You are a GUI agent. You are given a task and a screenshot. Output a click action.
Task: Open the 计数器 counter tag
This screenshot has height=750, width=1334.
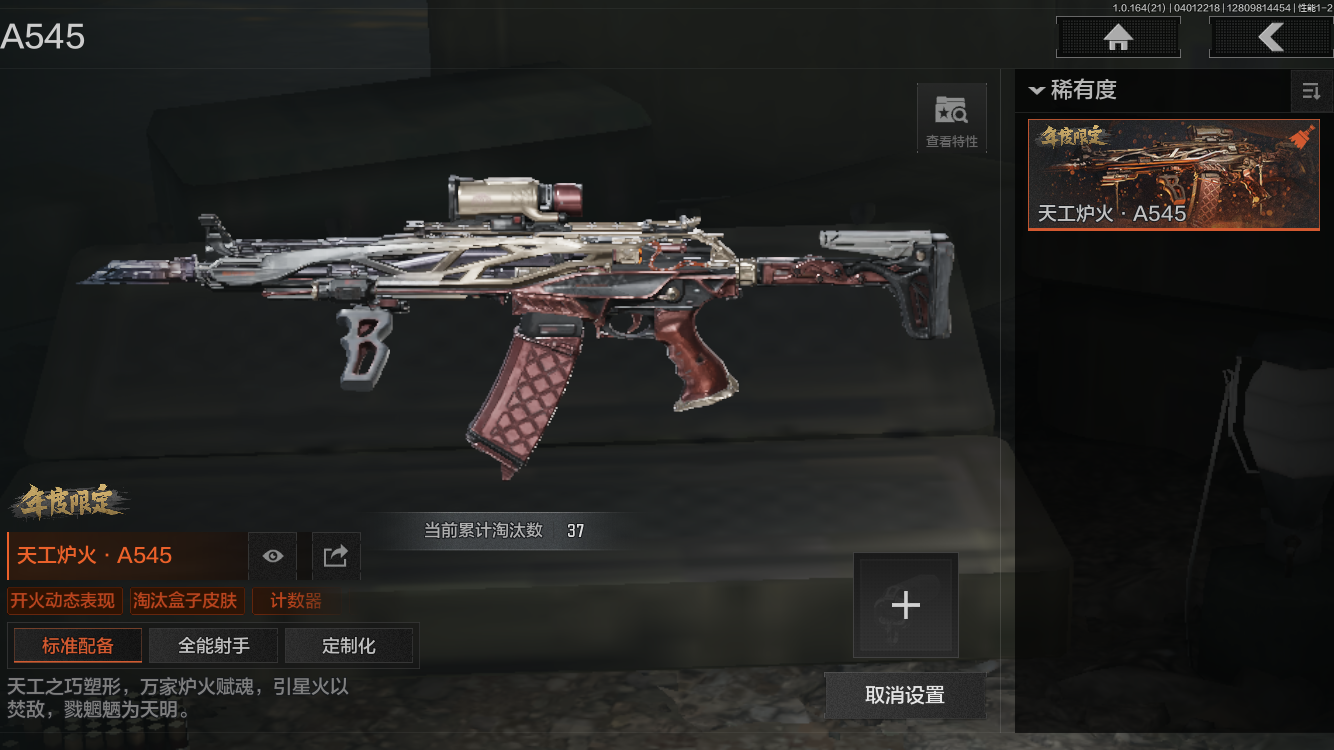(x=296, y=601)
